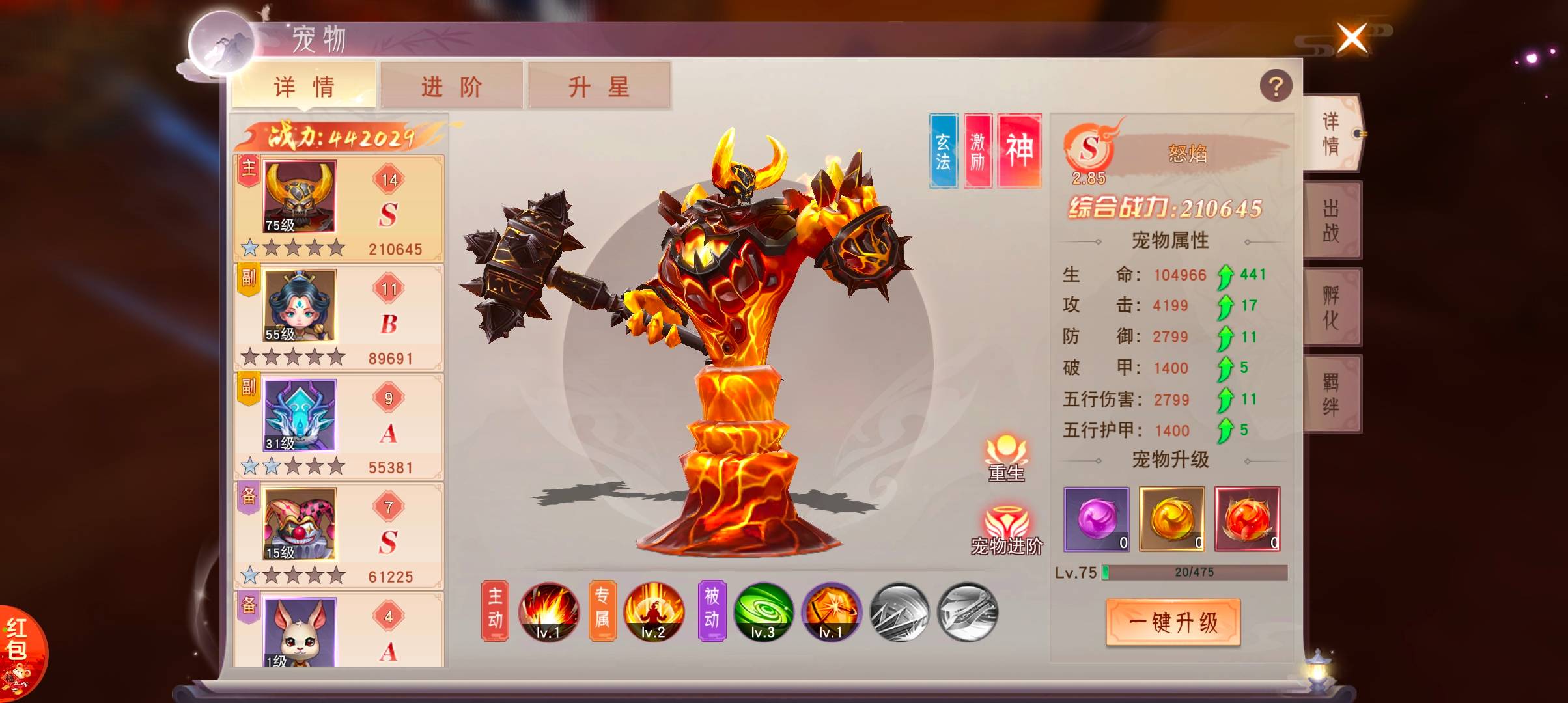Select the purple orb upgrade item

(1097, 519)
